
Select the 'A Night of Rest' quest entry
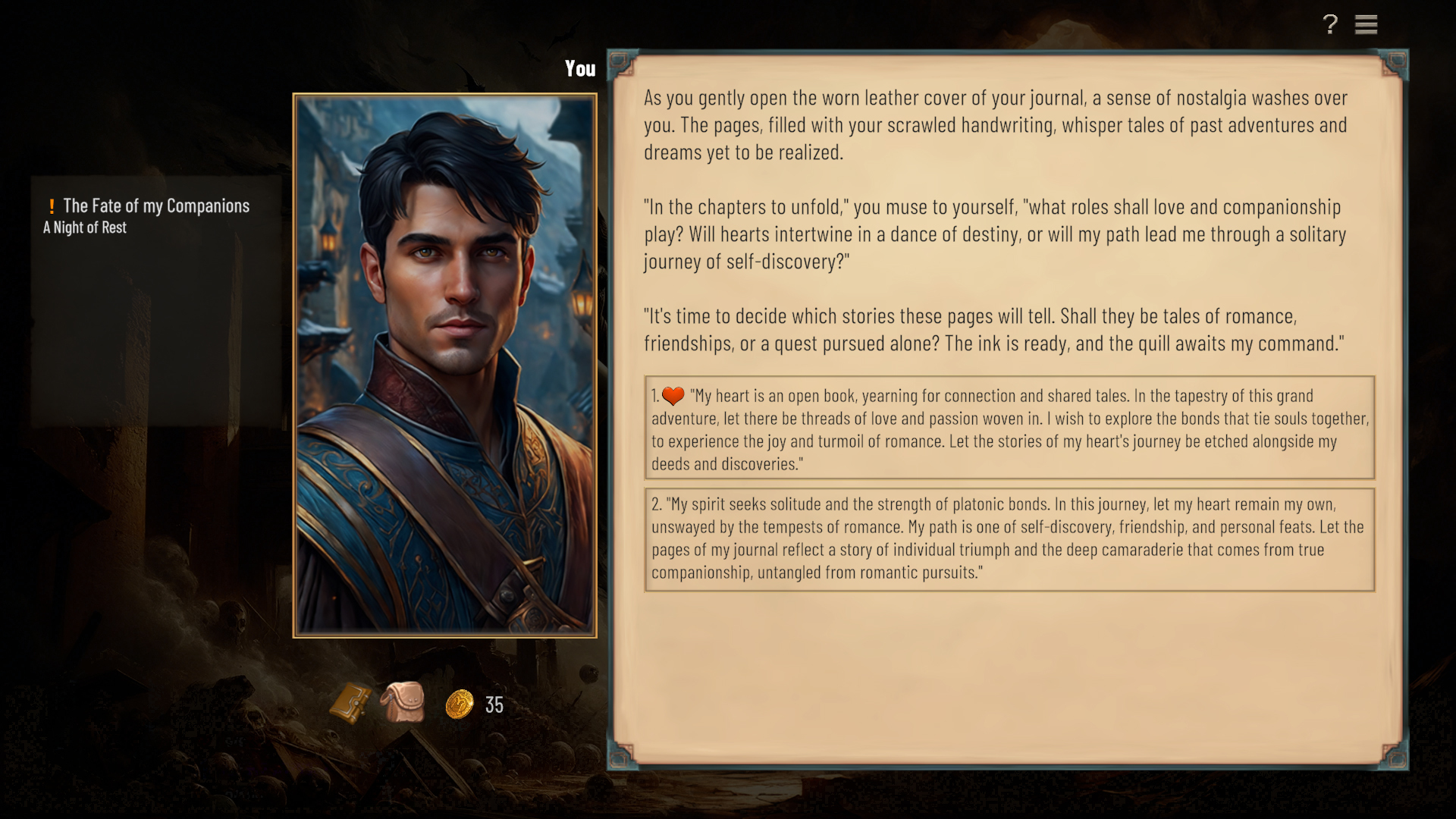point(84,227)
